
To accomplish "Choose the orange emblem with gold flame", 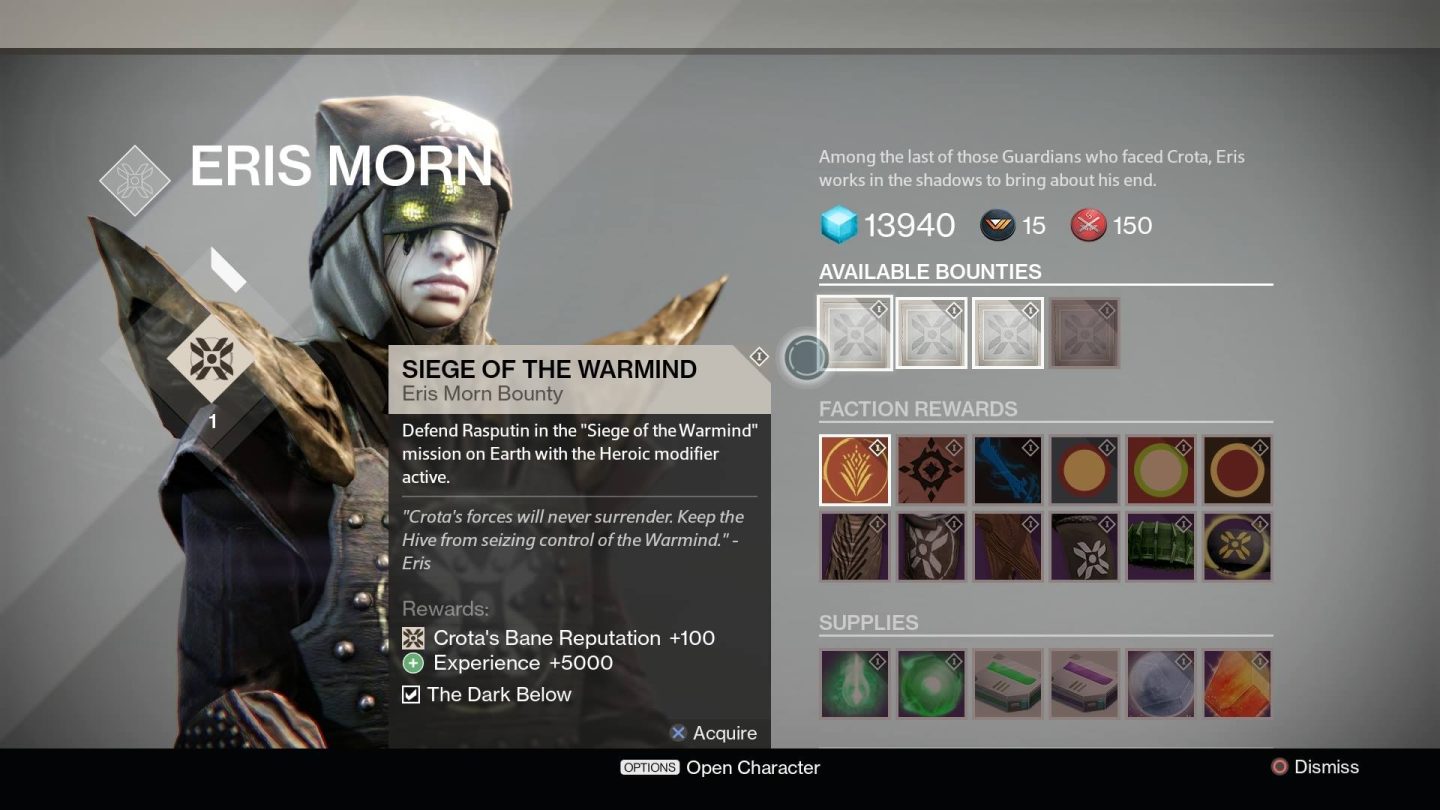I will [x=854, y=470].
